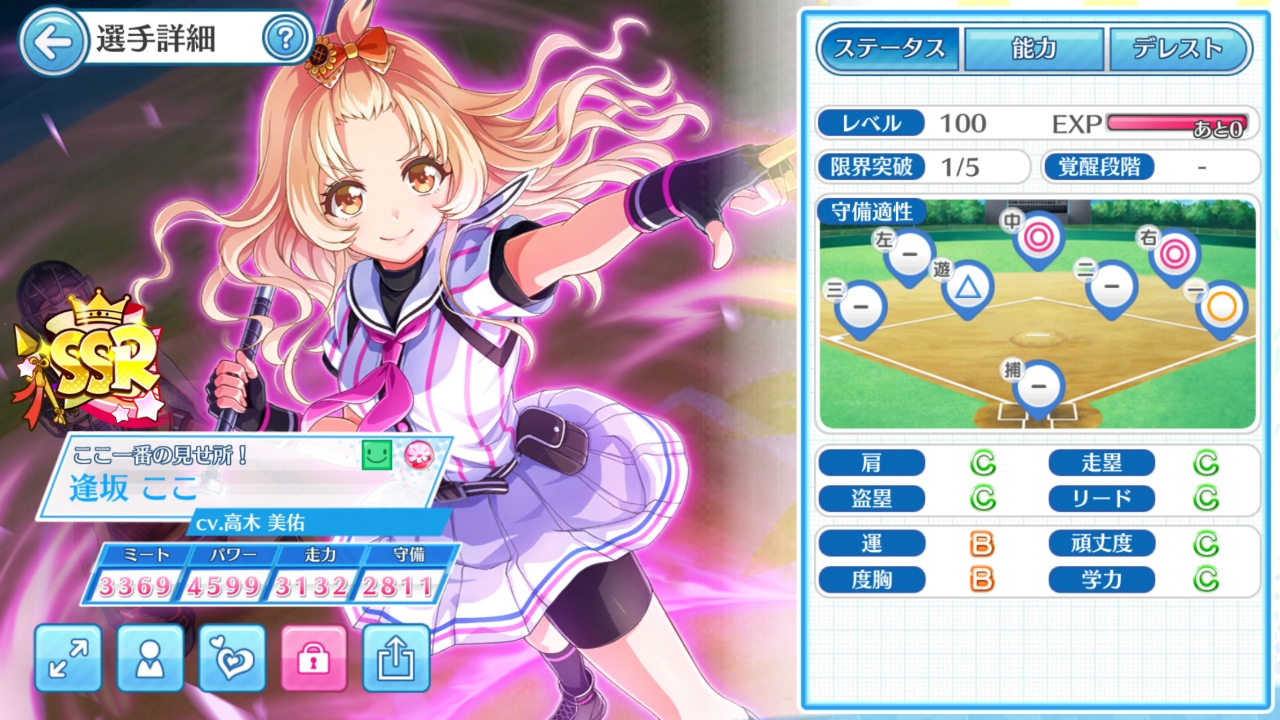Share the card with the export button
1280x720 pixels.
[x=396, y=658]
